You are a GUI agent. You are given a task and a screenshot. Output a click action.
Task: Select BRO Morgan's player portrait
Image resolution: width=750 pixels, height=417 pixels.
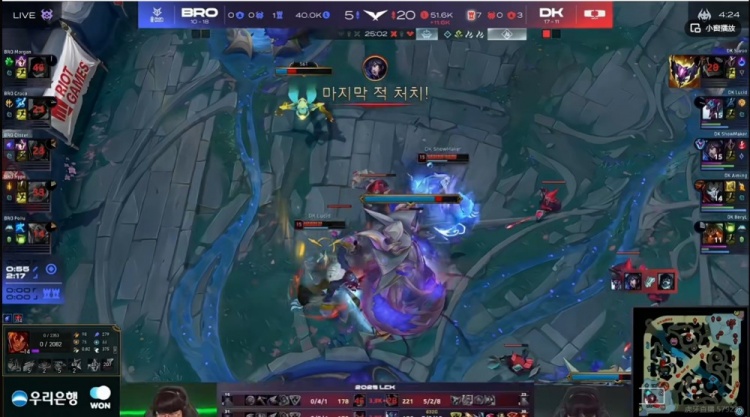(39, 68)
